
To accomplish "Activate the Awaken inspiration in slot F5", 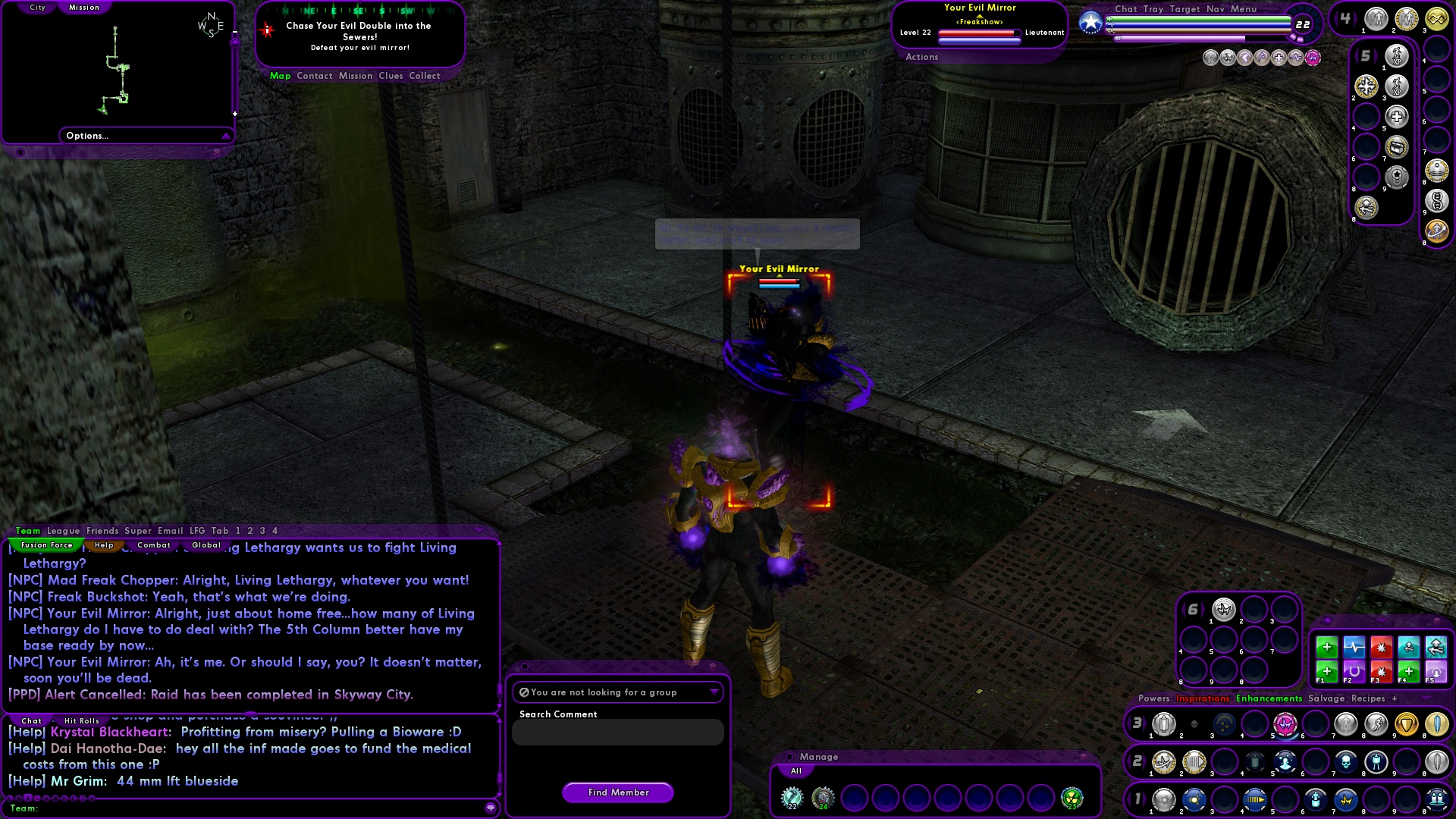I will pyautogui.click(x=1436, y=673).
